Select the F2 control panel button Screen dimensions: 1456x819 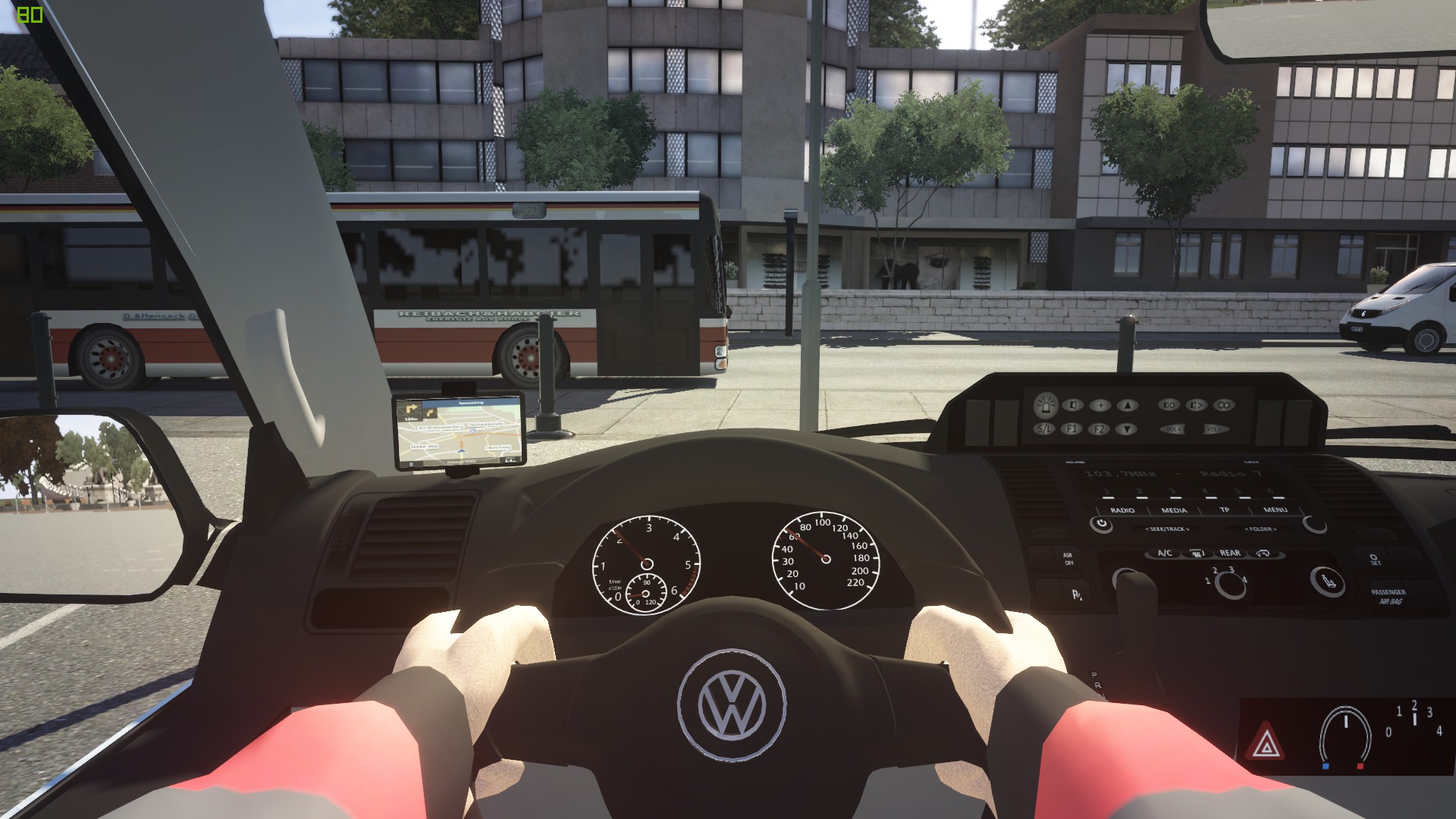click(x=1099, y=429)
